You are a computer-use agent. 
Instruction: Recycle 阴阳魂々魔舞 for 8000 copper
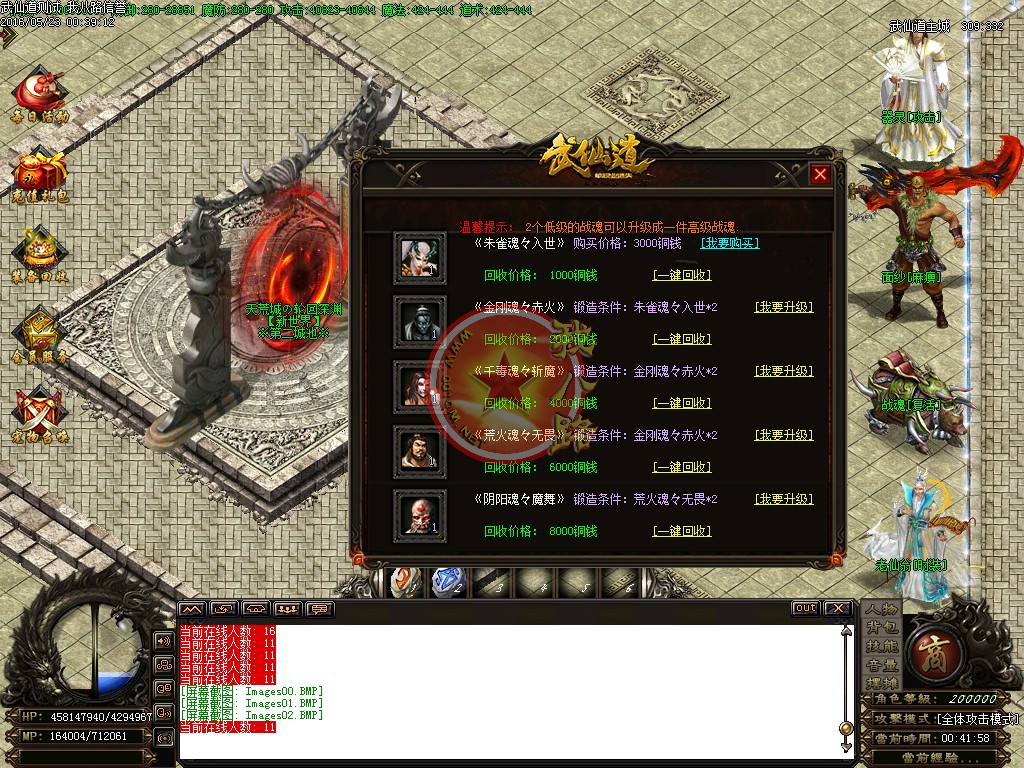681,531
